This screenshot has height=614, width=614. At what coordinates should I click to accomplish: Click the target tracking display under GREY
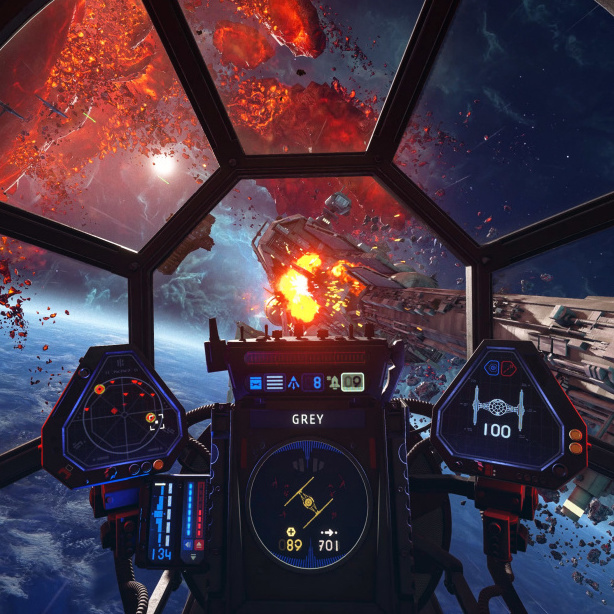click(x=308, y=498)
